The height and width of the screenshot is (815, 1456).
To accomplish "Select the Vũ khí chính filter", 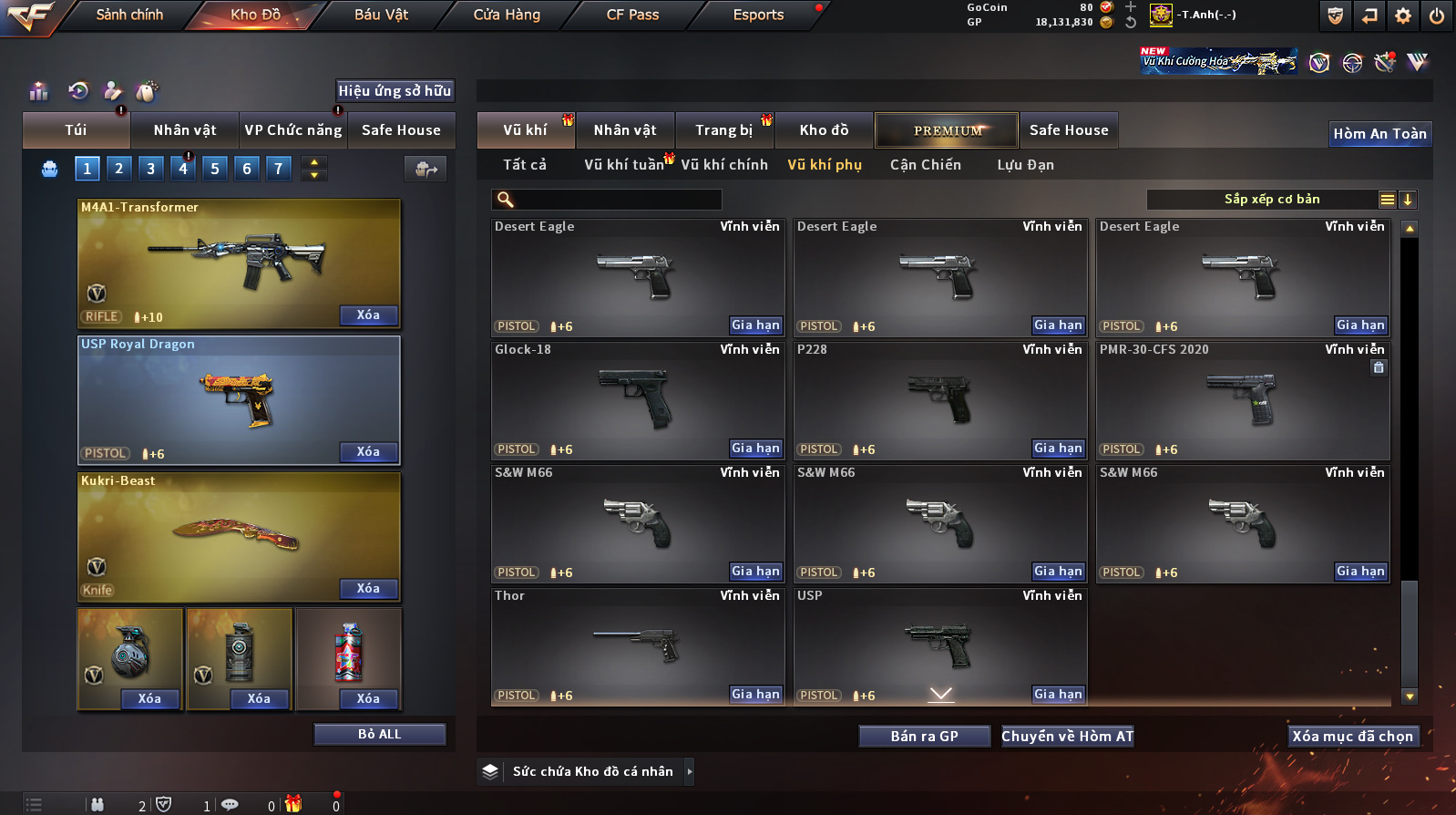I will coord(724,165).
